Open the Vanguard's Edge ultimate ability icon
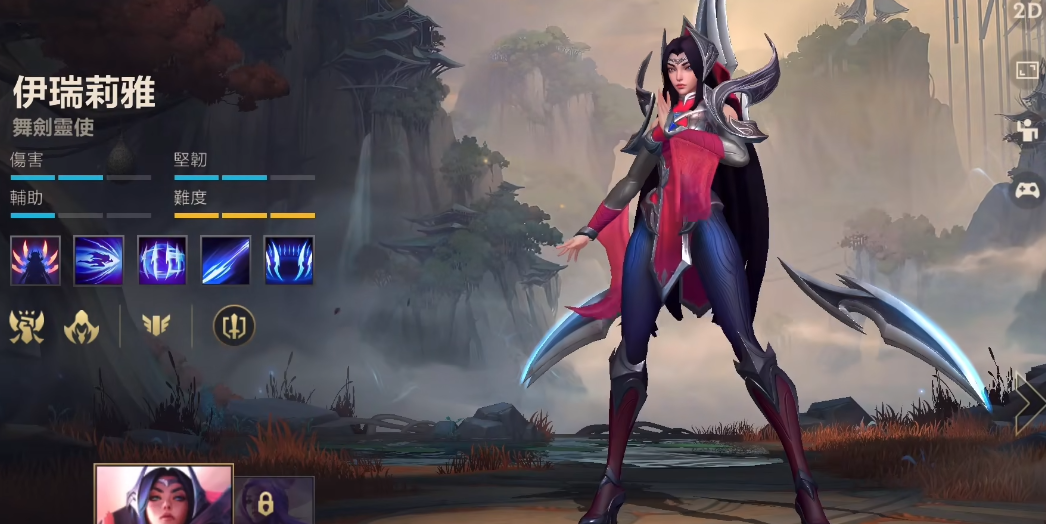The width and height of the screenshot is (1046, 524). point(289,260)
